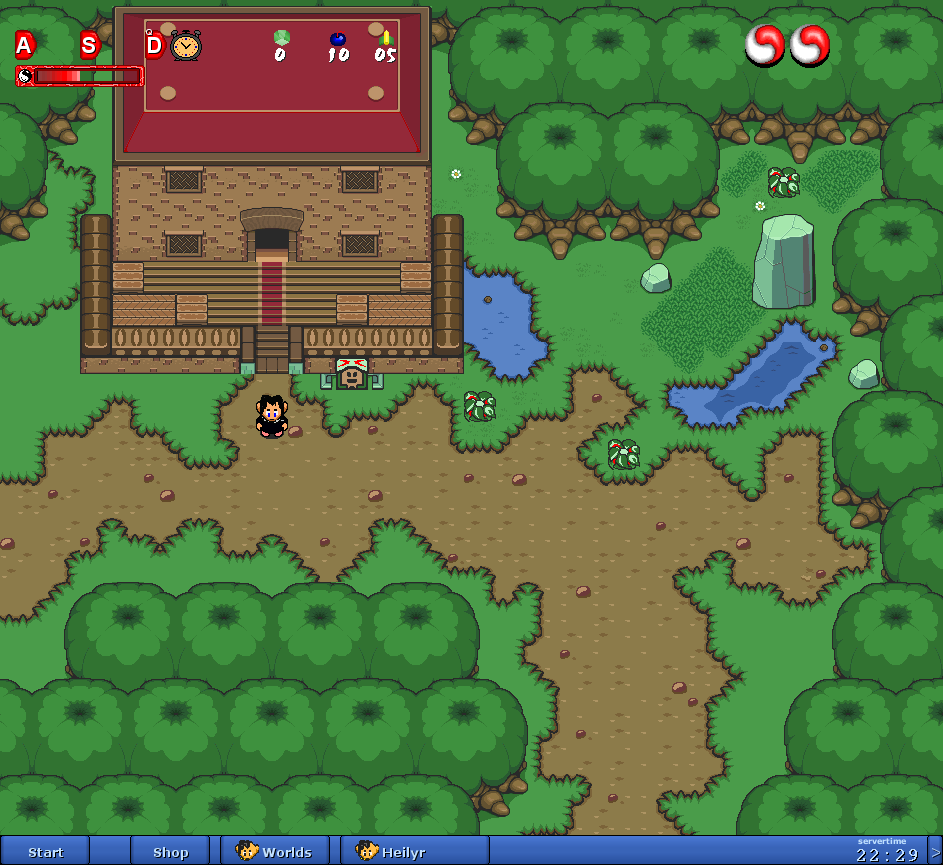Open the Worlds list
This screenshot has height=865, width=943.
[275, 852]
